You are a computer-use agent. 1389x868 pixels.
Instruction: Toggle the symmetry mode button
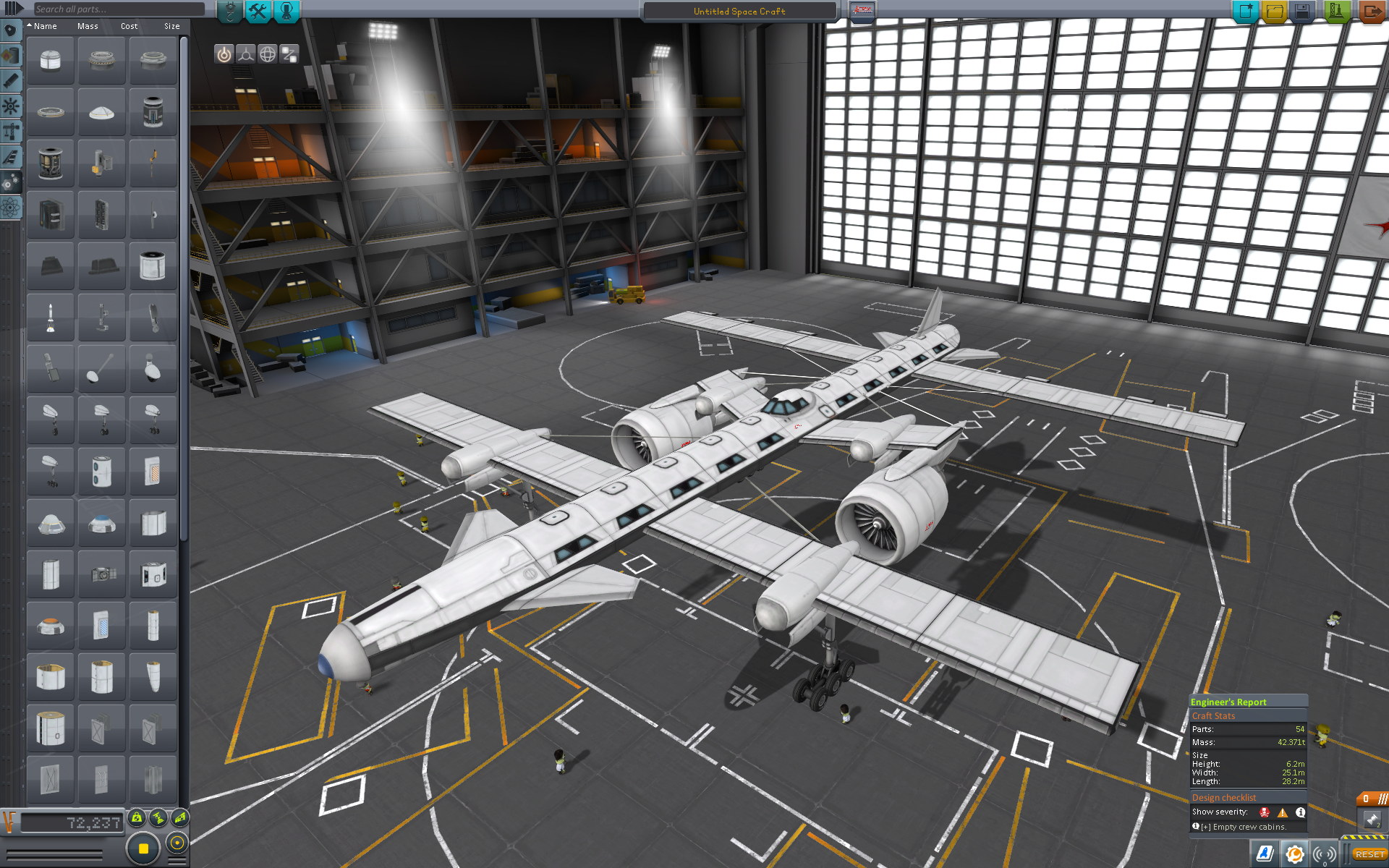pyautogui.click(x=143, y=848)
